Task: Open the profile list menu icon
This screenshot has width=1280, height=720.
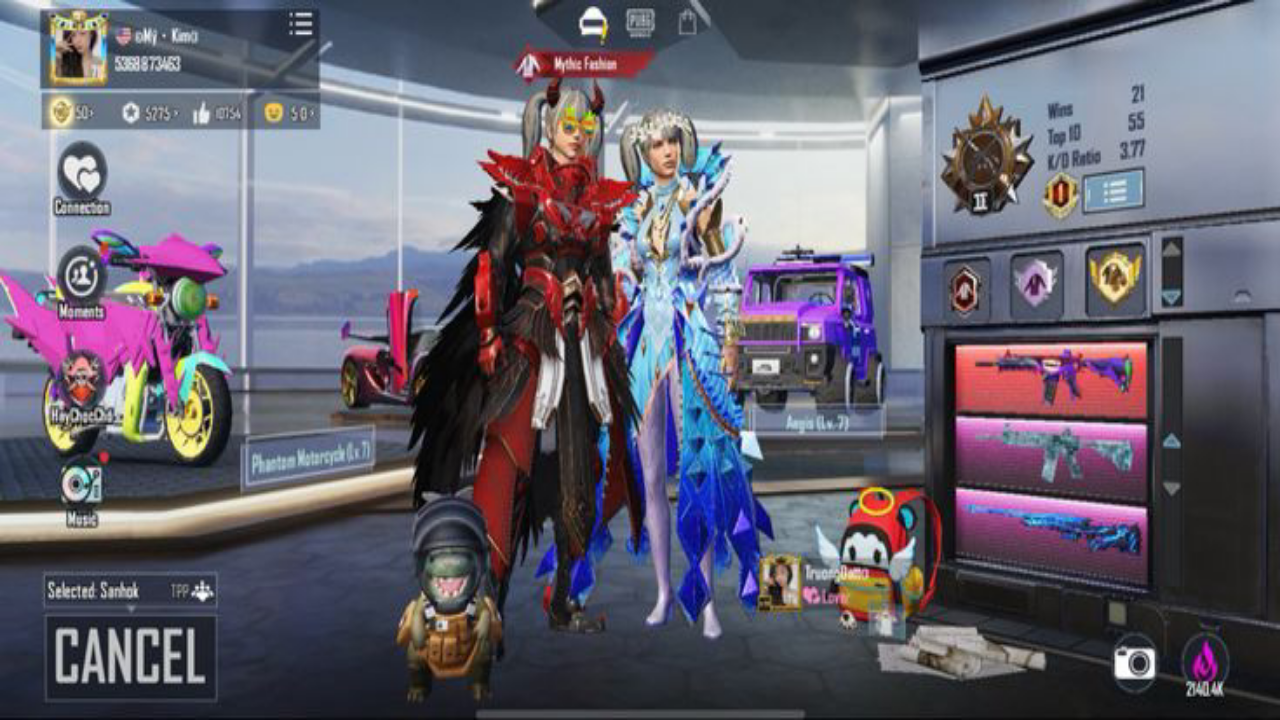Action: [300, 25]
